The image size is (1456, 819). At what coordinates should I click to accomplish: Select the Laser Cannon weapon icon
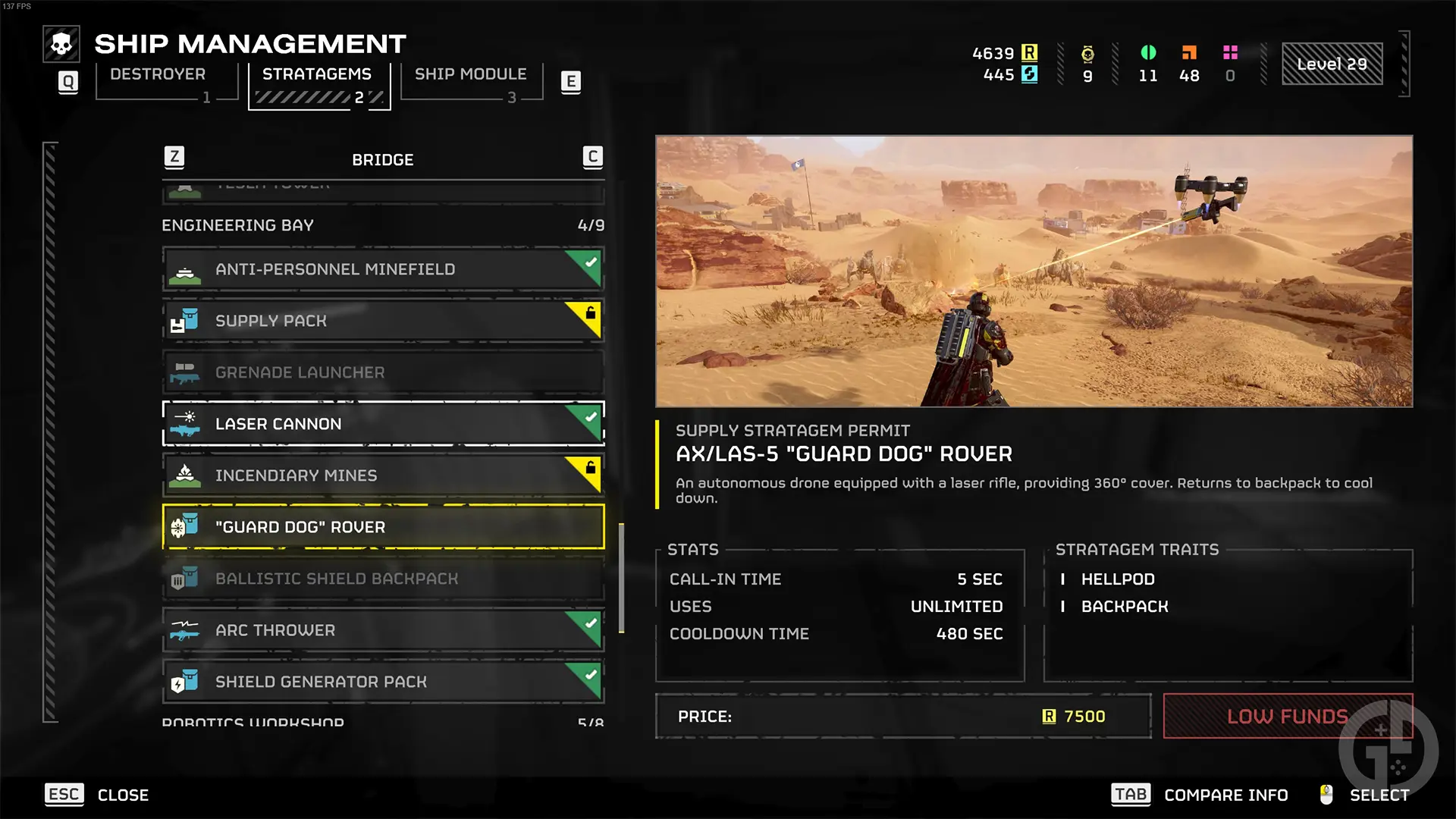185,424
